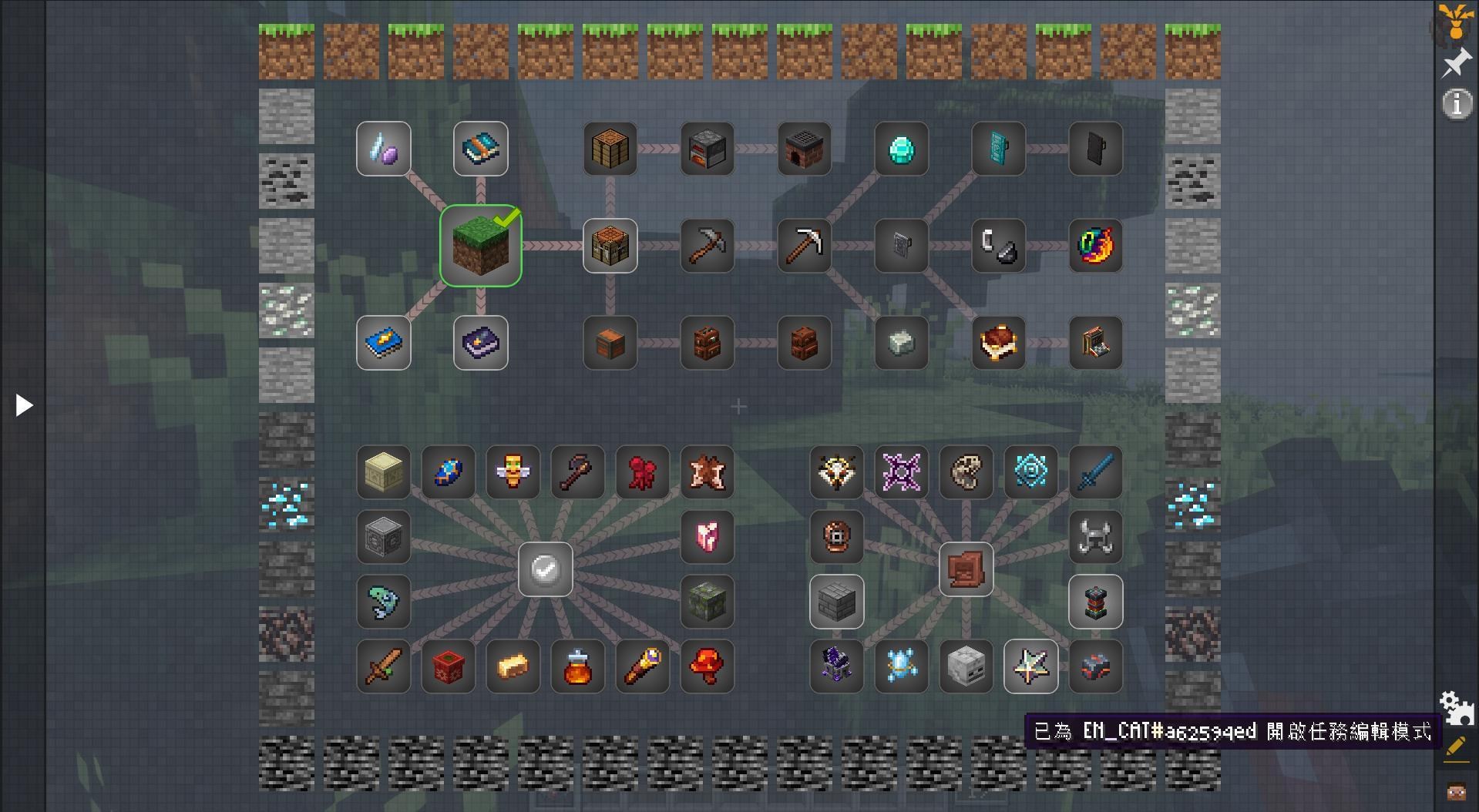The image size is (1479, 812).
Task: Select the fish quest in the left cluster
Action: coord(383,602)
